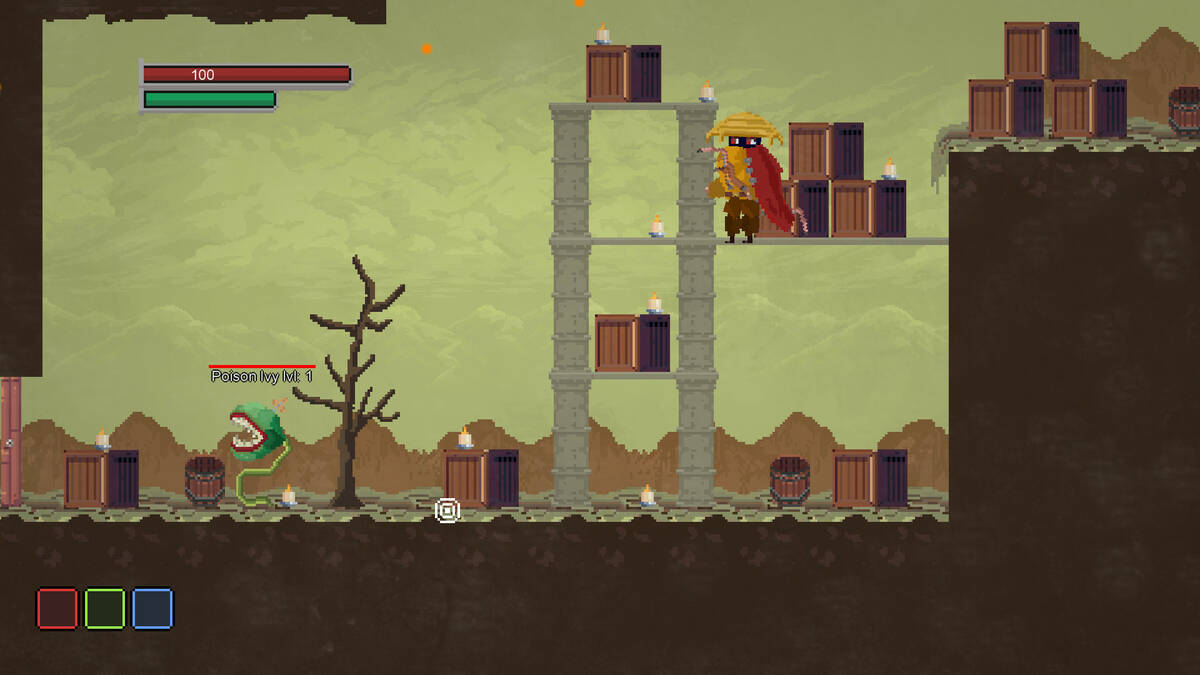Image resolution: width=1200 pixels, height=675 pixels.
Task: Select the blue-bordered ability slot
Action: tap(153, 608)
